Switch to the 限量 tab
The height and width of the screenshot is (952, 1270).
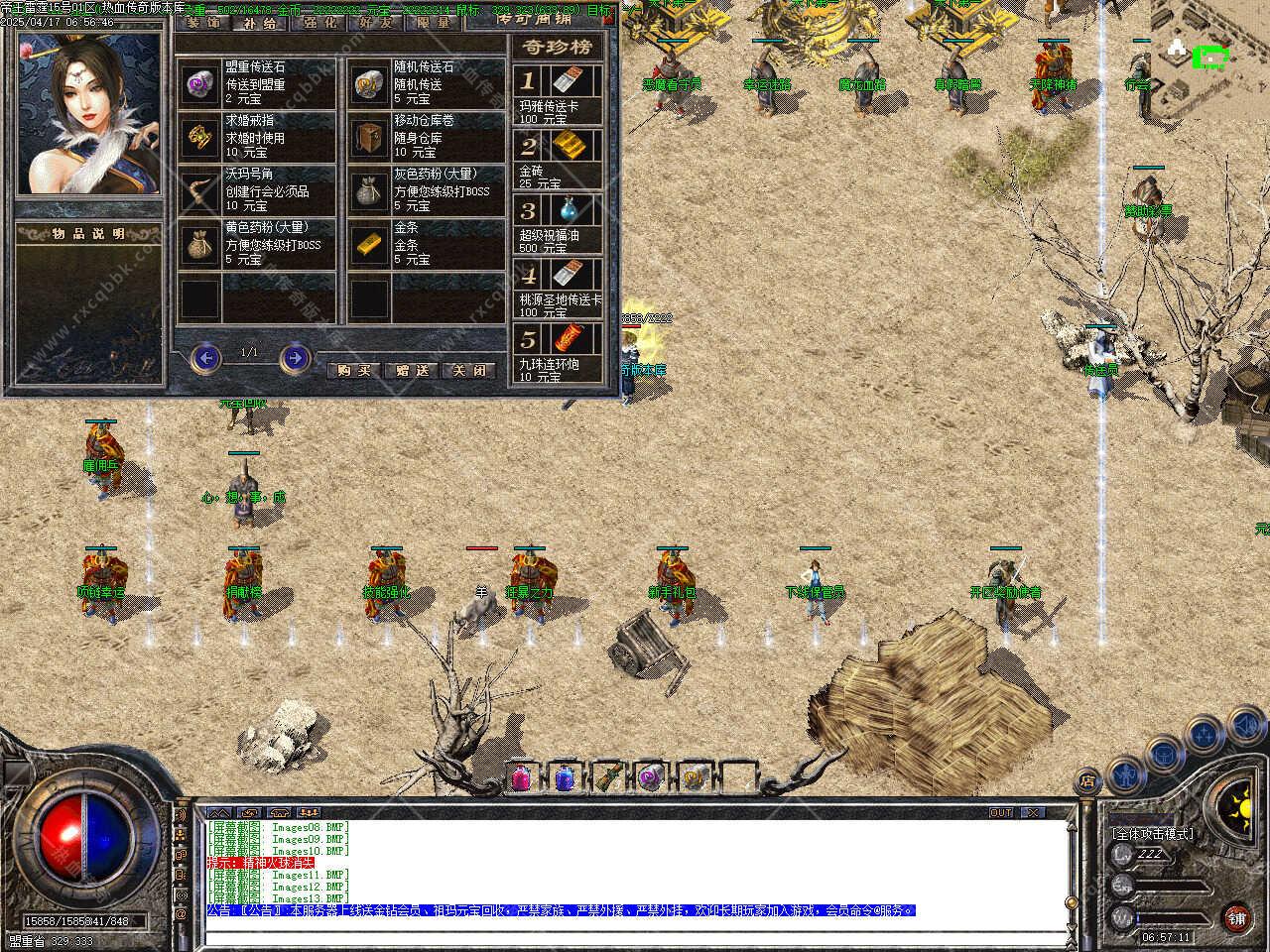[x=433, y=23]
